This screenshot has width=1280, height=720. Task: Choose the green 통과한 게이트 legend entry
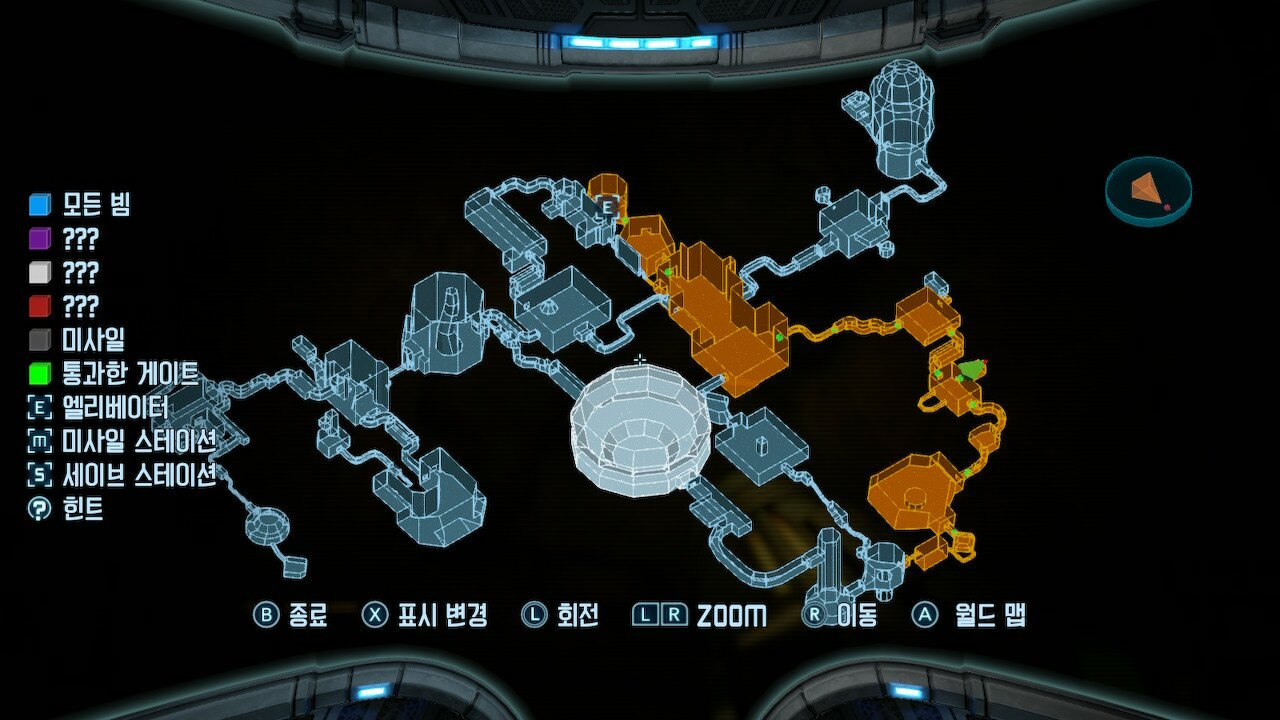pos(112,374)
